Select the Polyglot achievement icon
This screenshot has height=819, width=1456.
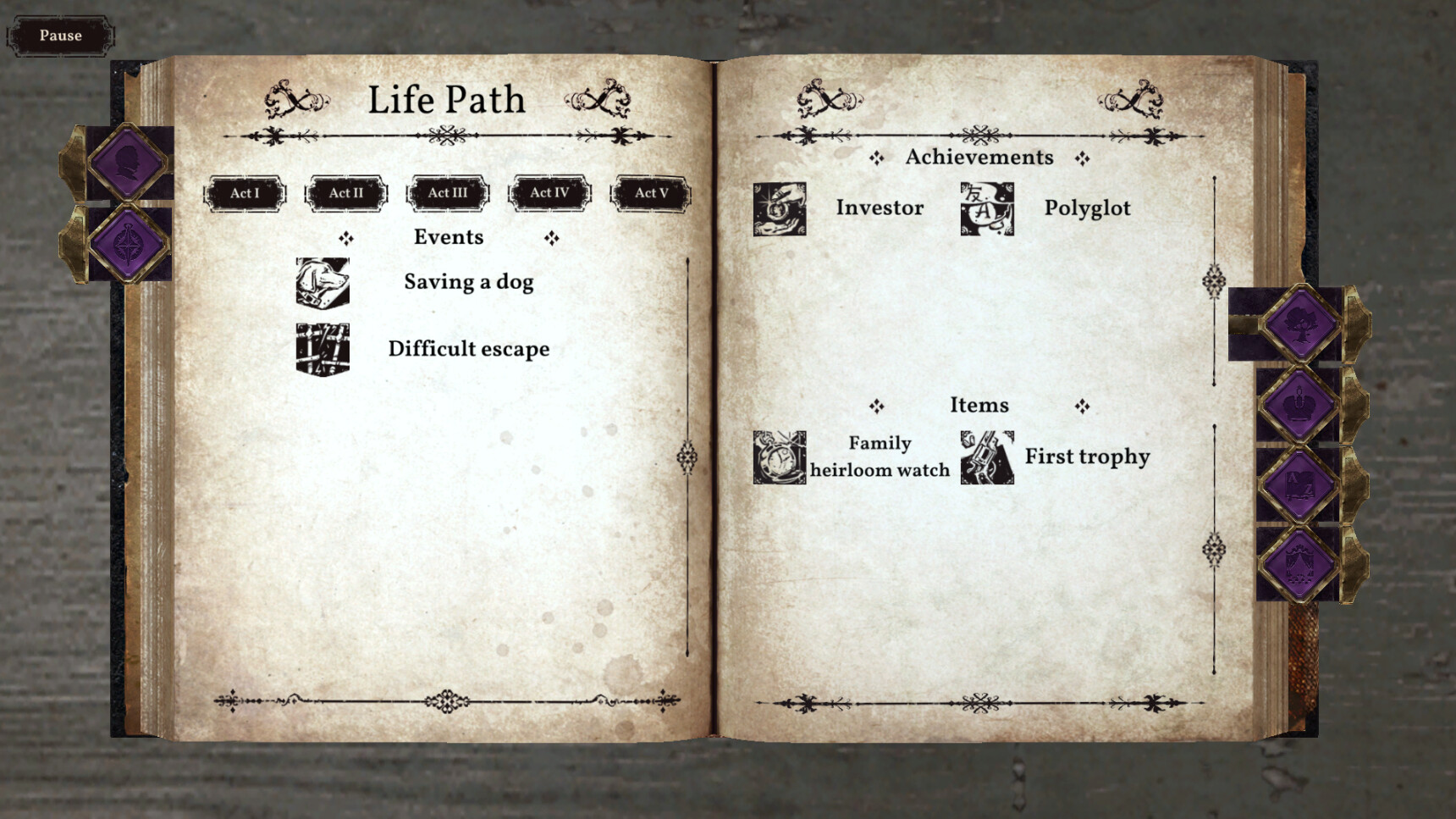[986, 208]
